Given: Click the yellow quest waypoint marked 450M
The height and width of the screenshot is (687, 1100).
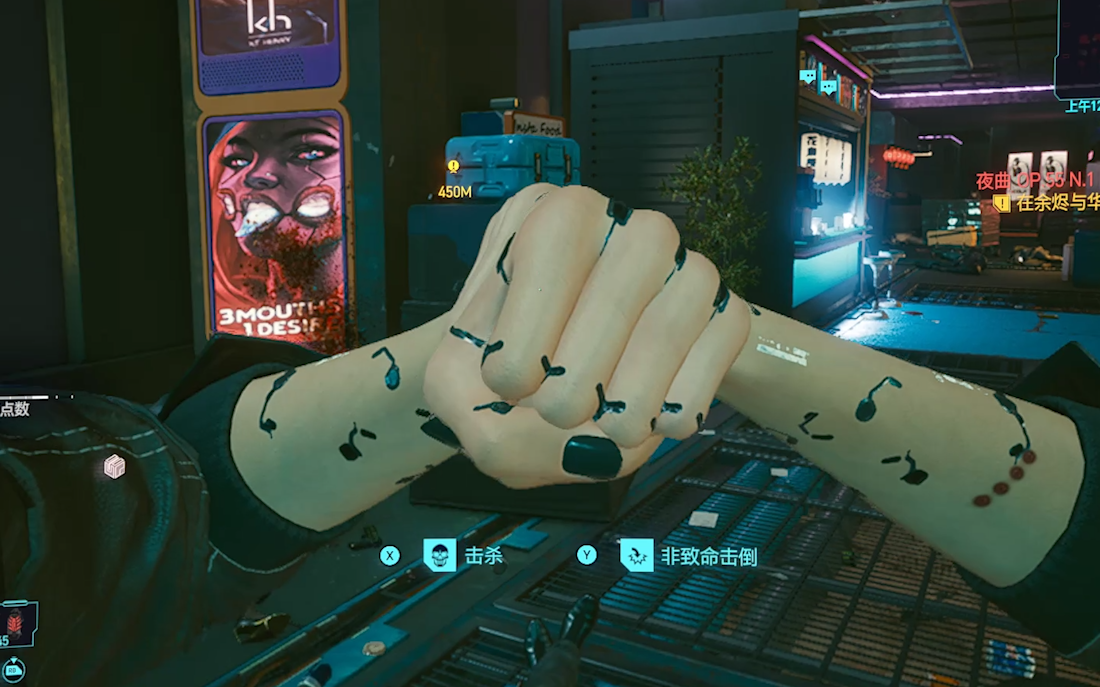Looking at the screenshot, I should (x=454, y=168).
